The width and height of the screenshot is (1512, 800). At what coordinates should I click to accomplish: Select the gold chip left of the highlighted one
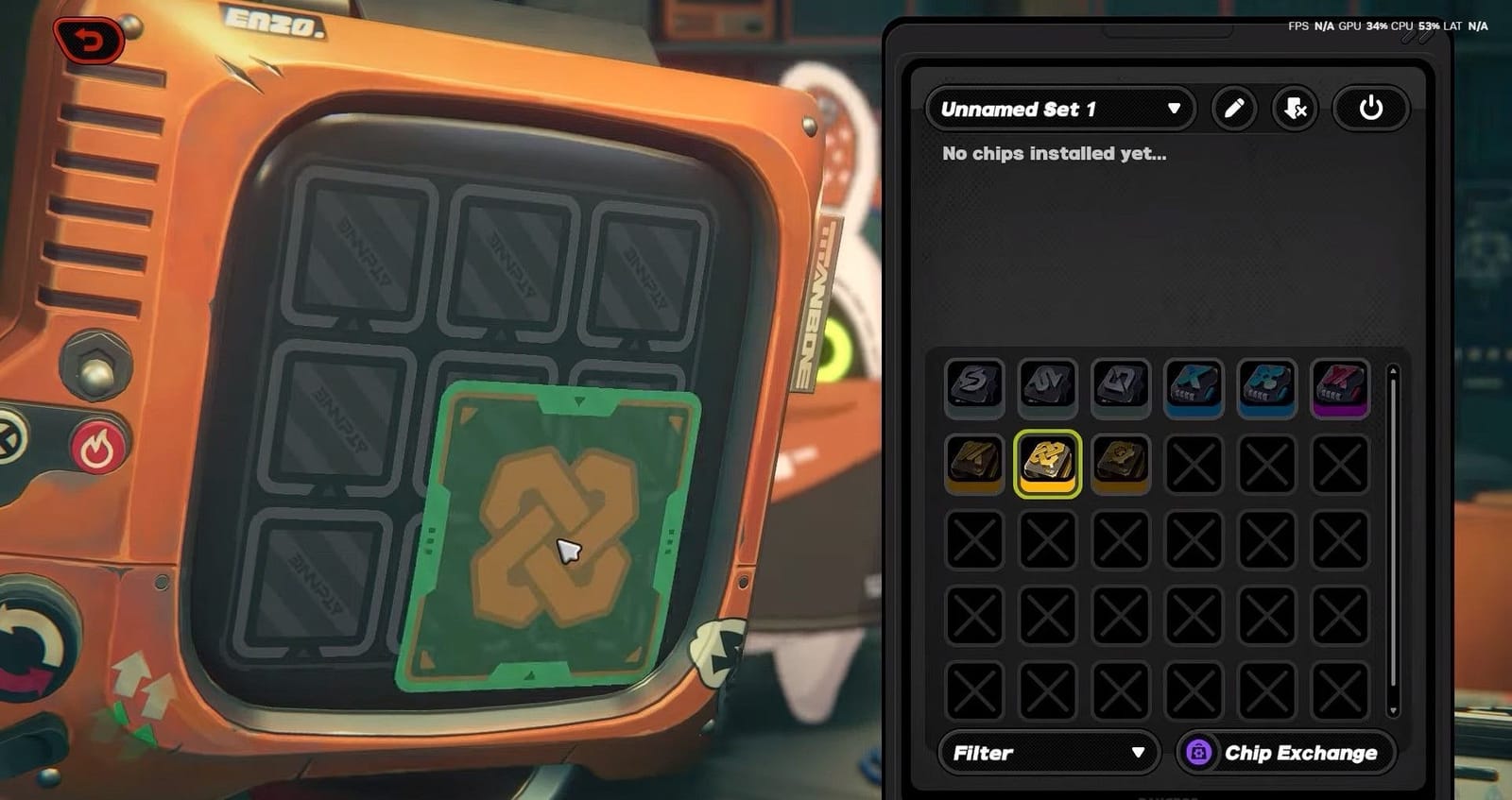coord(974,462)
